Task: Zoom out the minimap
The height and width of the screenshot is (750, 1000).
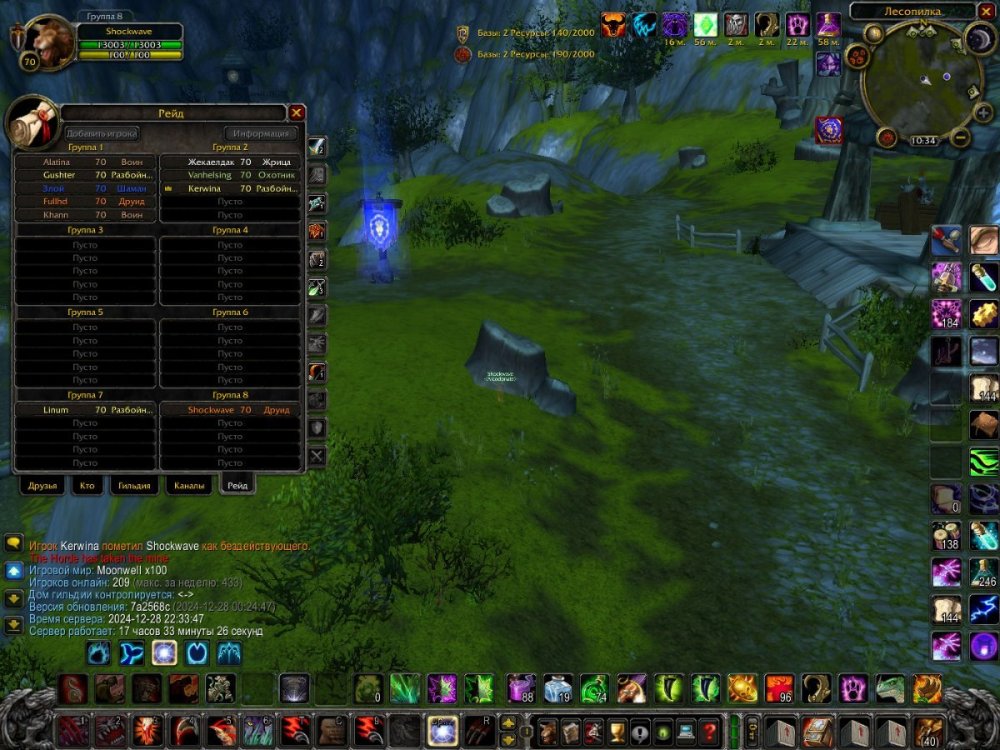Action: (959, 138)
